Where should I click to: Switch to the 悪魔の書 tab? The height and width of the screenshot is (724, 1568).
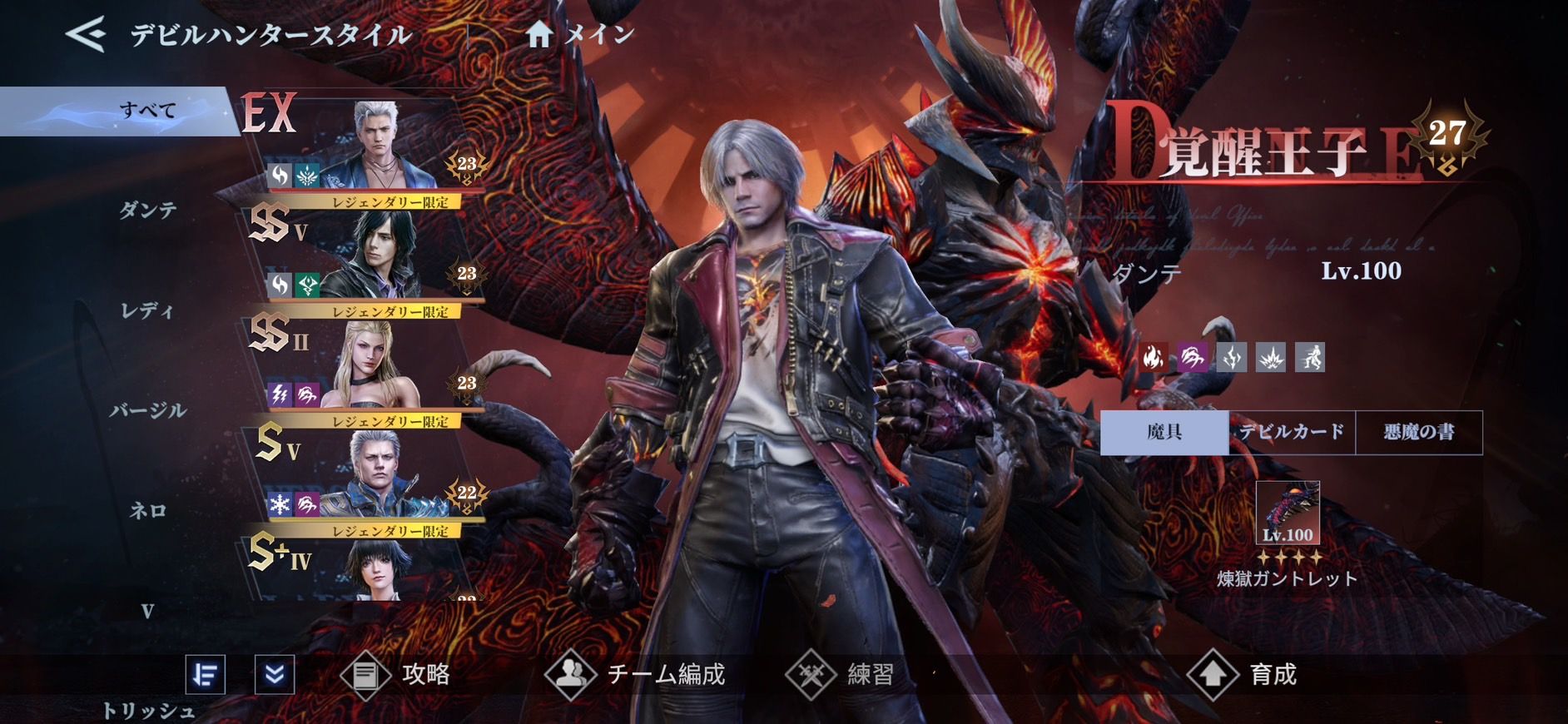coord(1419,432)
